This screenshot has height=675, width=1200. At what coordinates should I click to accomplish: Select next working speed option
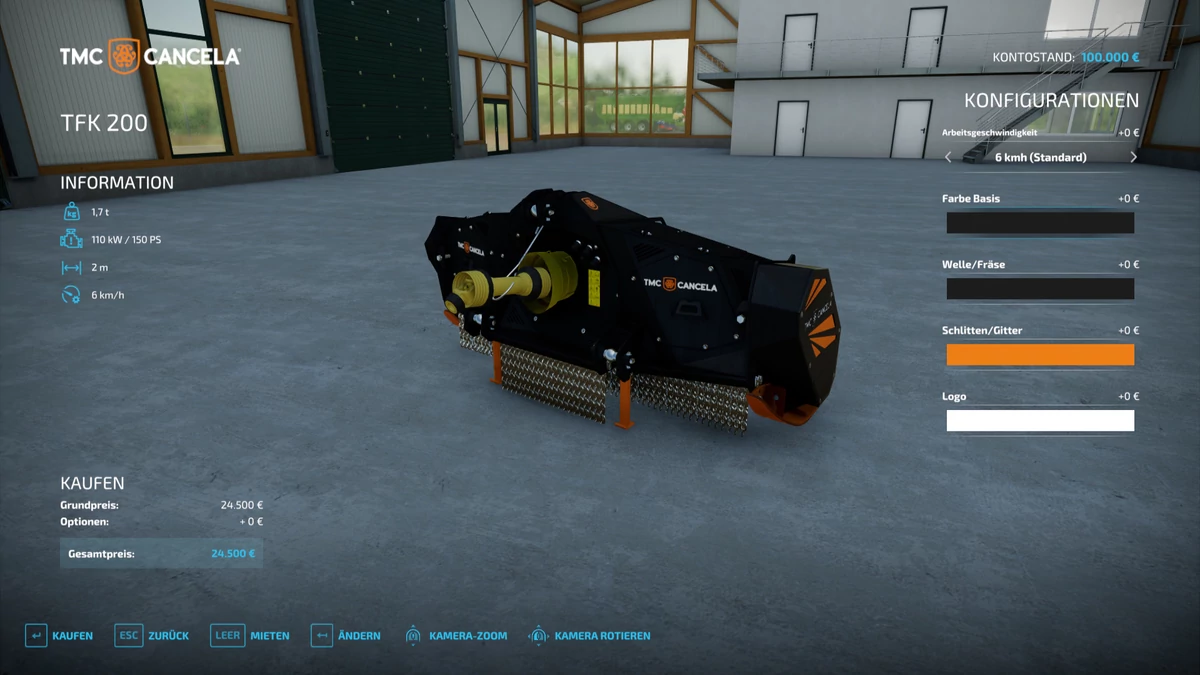click(x=1133, y=157)
